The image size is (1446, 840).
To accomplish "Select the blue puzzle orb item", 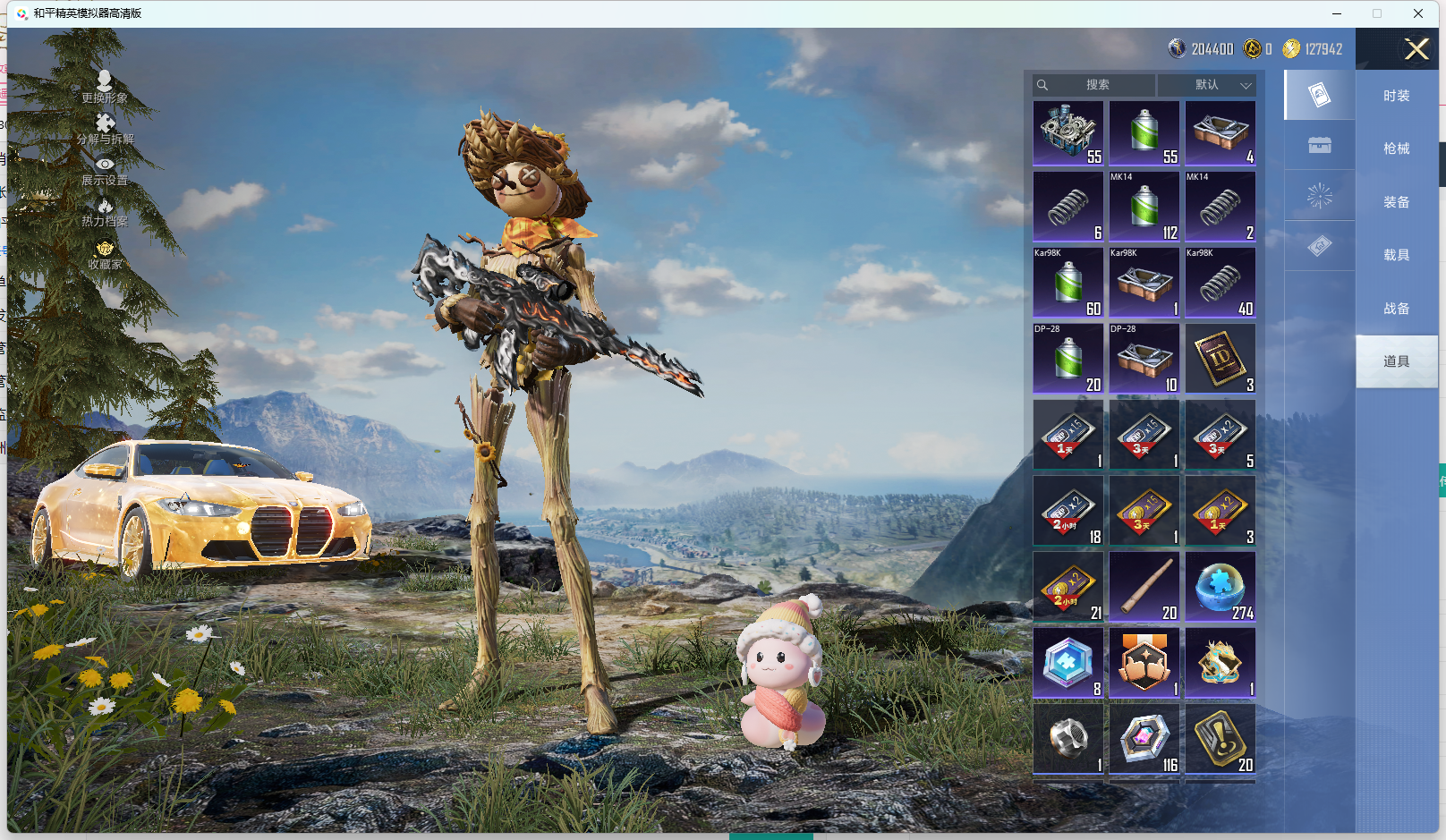I will point(1221,587).
